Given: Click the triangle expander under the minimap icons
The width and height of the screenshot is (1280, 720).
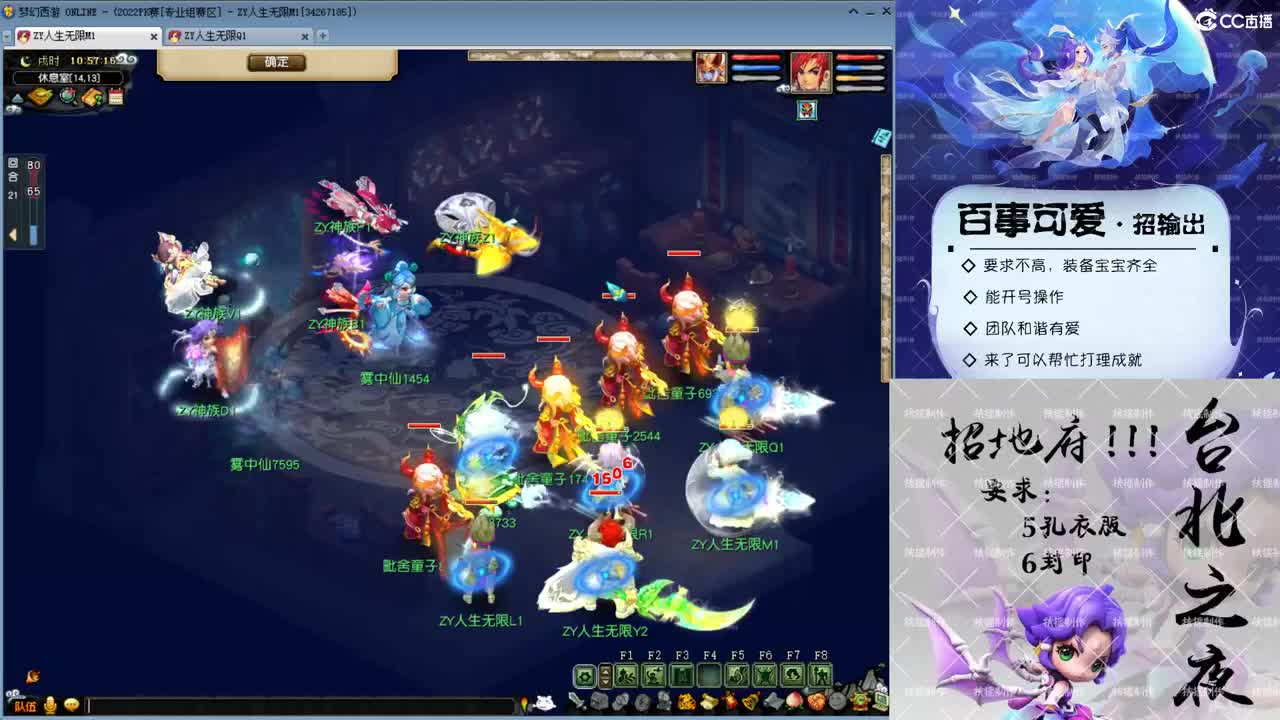Looking at the screenshot, I should 16,97.
